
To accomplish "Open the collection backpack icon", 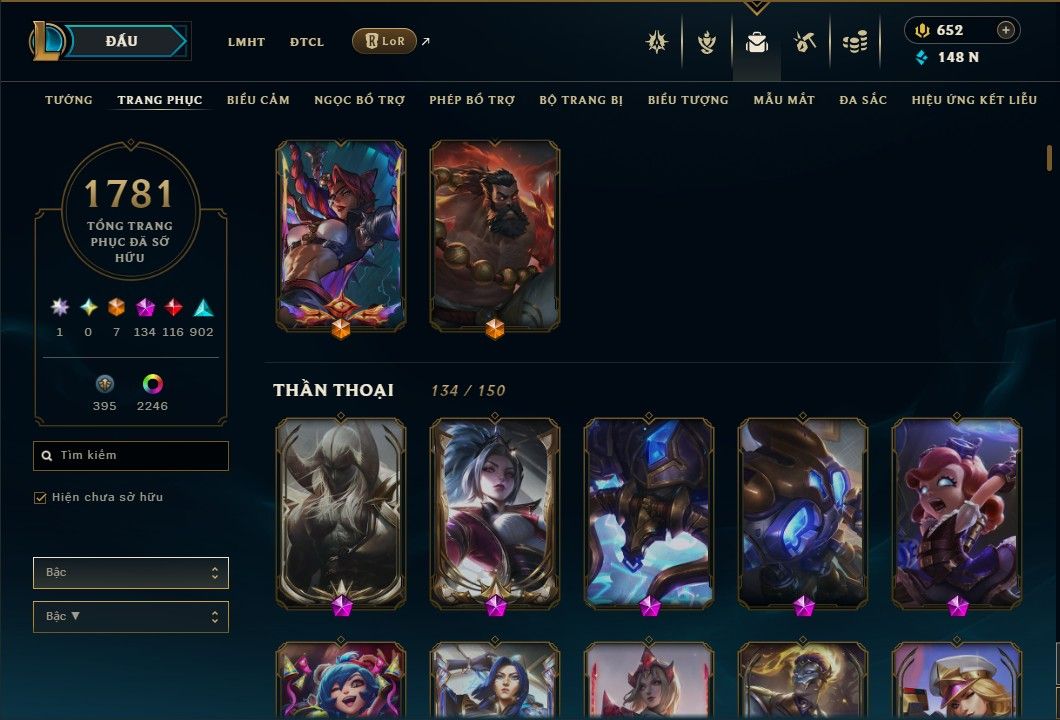I will (x=757, y=42).
